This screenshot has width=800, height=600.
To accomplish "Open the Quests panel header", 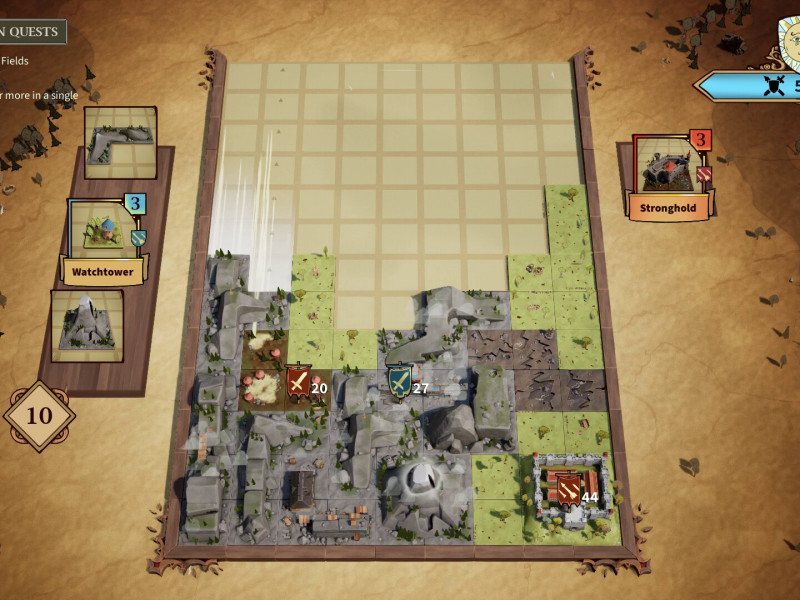I will 32,32.
